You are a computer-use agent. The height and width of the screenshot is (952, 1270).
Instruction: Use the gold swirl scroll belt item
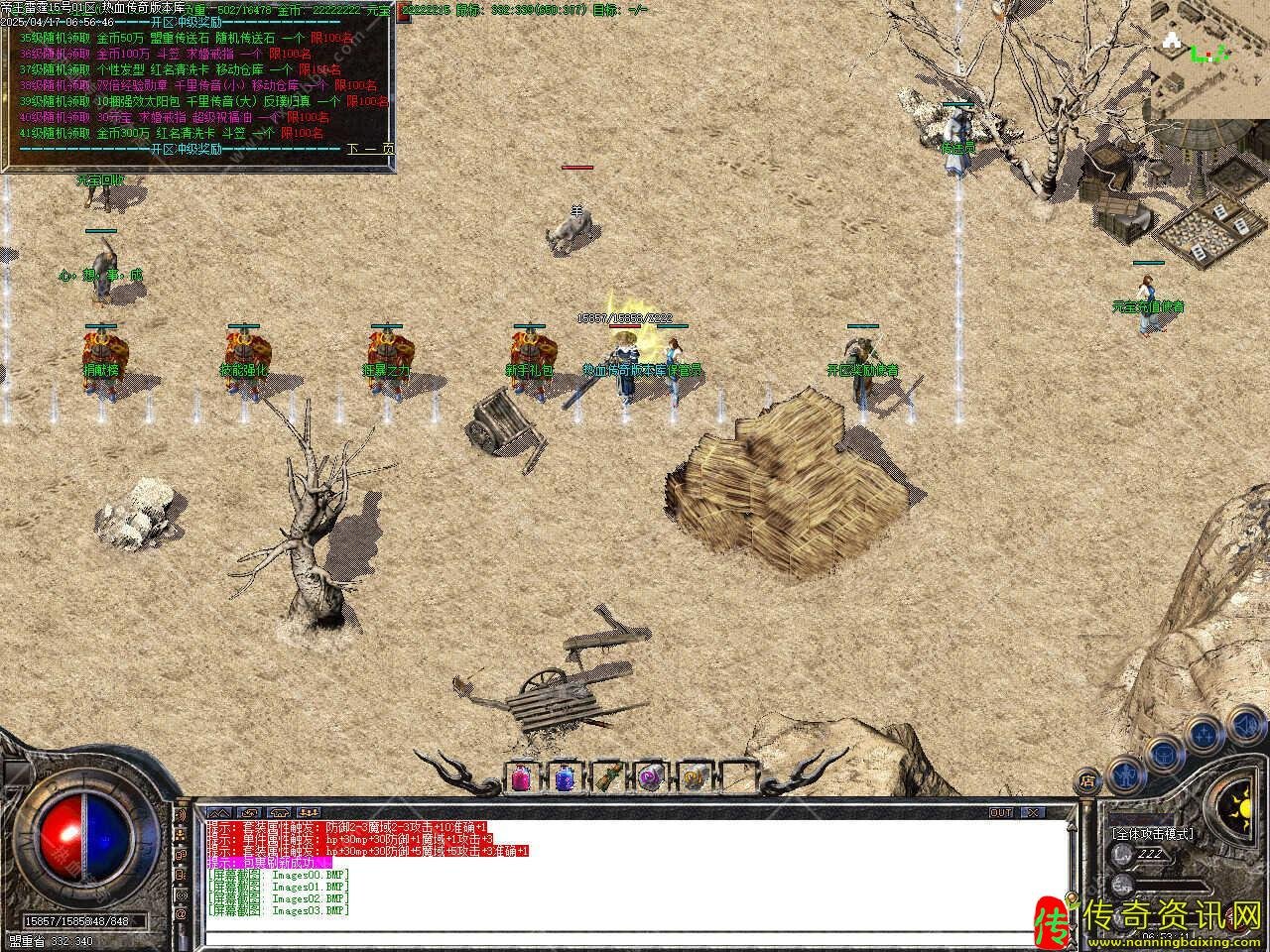(693, 779)
